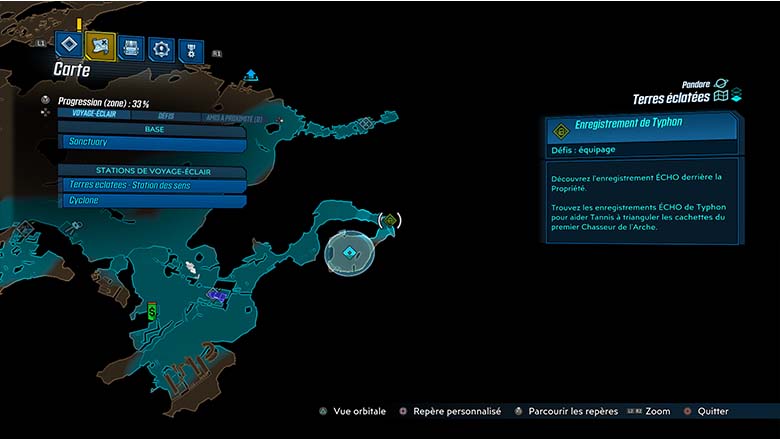Click the zone map icon beside Terres éclatées
Screen dimensions: 780x439
[720, 97]
